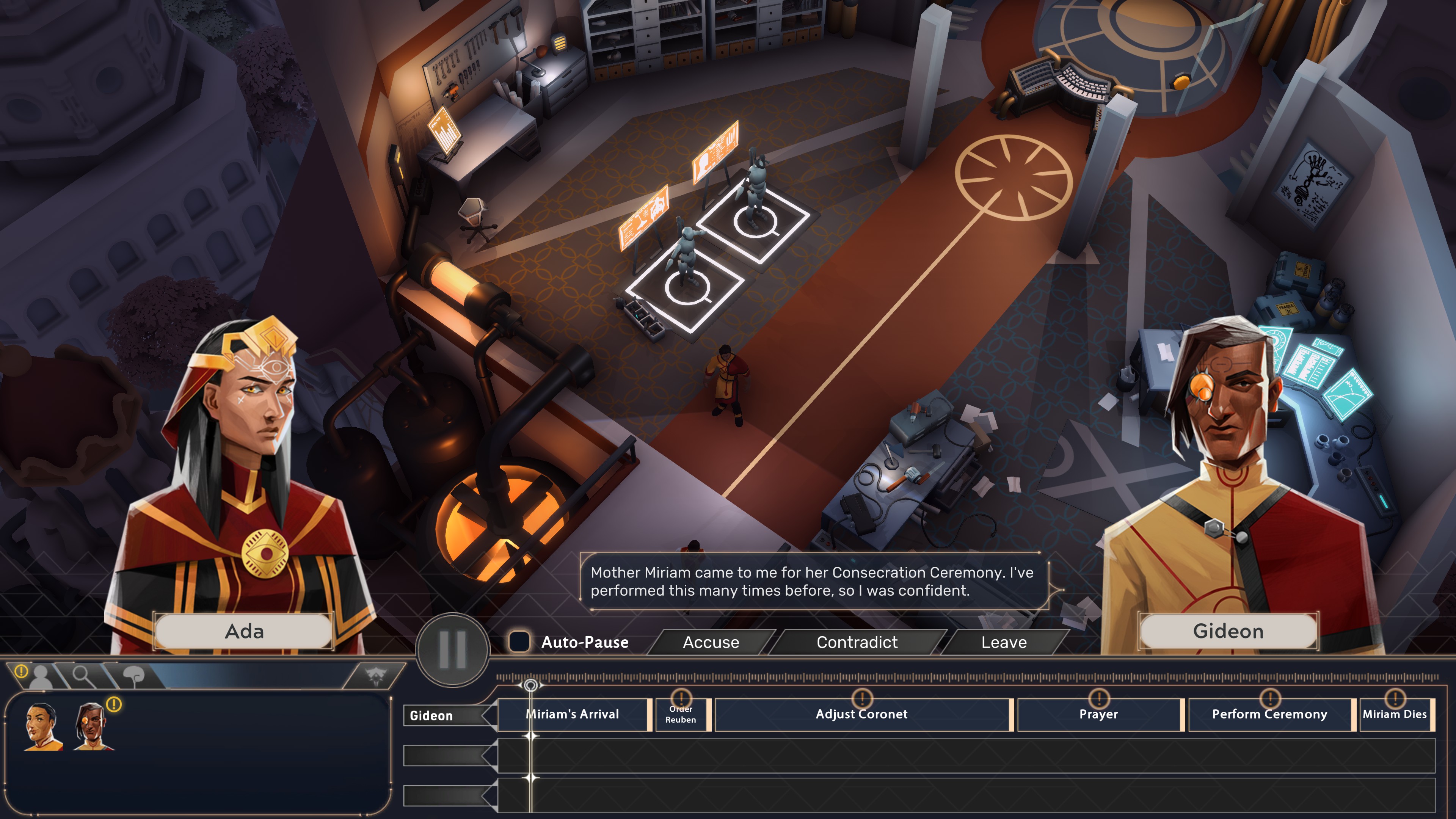Jump to the Miriam Dies event
1456x819 pixels.
click(1395, 714)
